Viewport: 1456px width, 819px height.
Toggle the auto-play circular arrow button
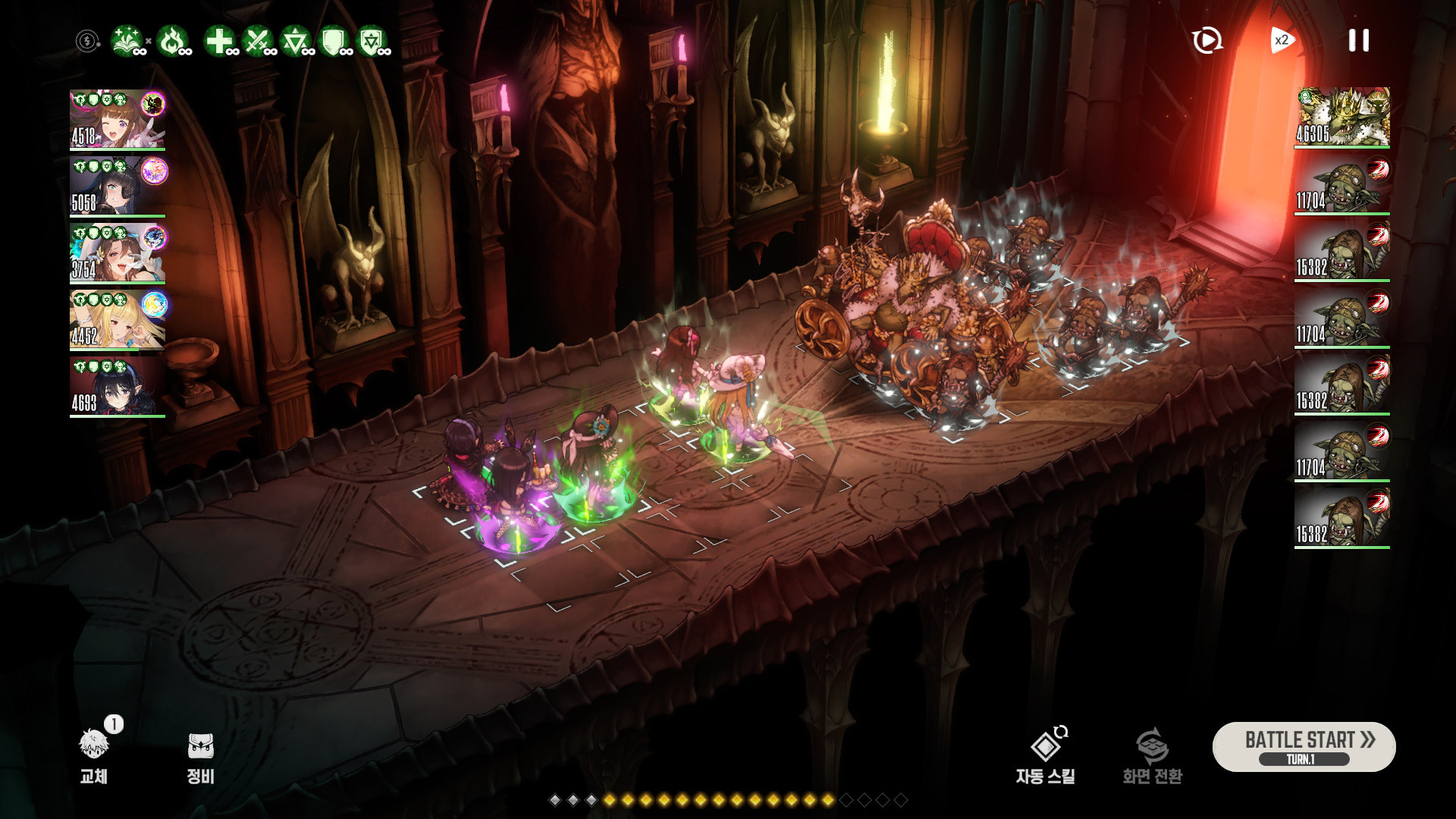(x=1207, y=40)
